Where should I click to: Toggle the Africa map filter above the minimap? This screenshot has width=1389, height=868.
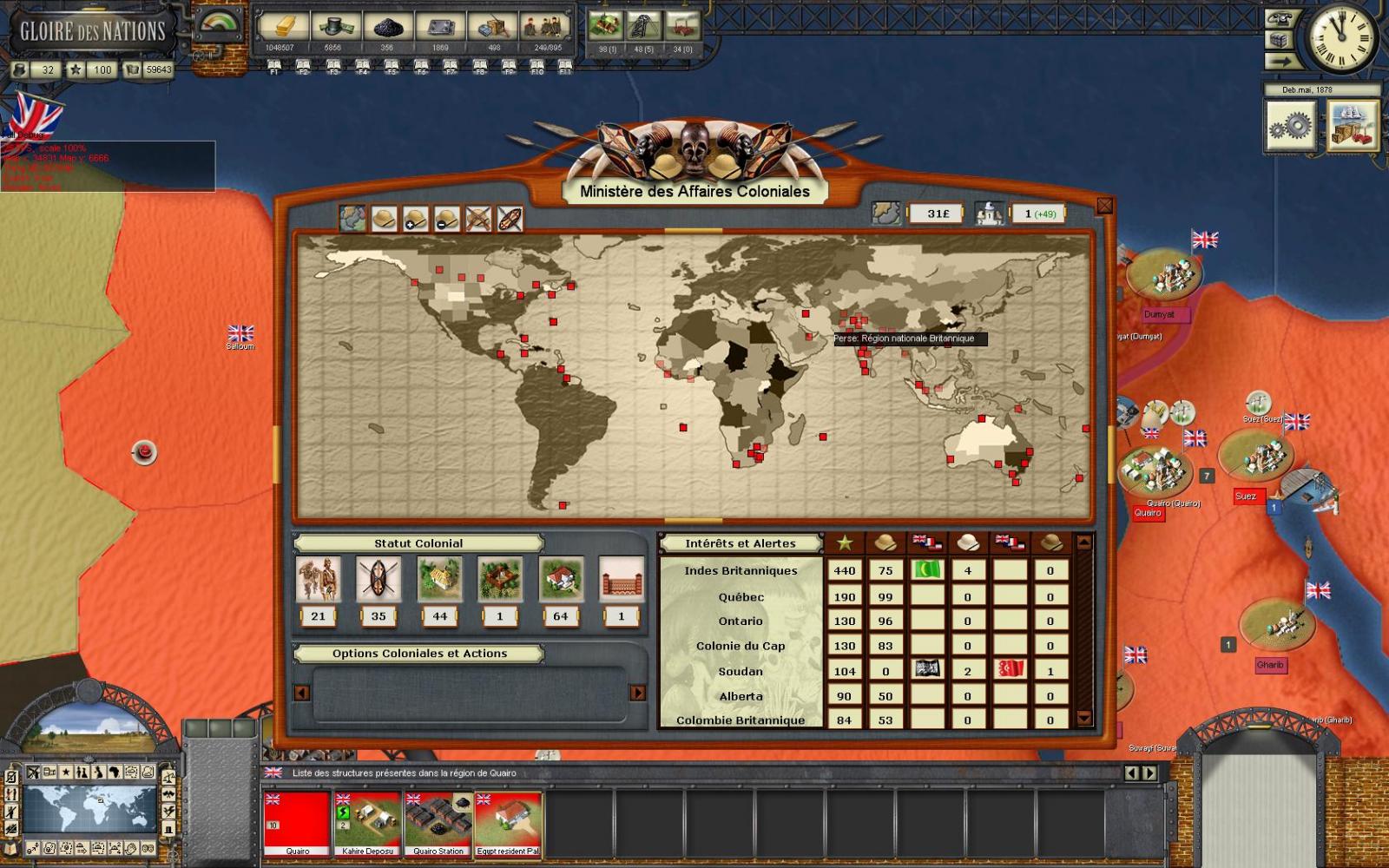pyautogui.click(x=115, y=771)
